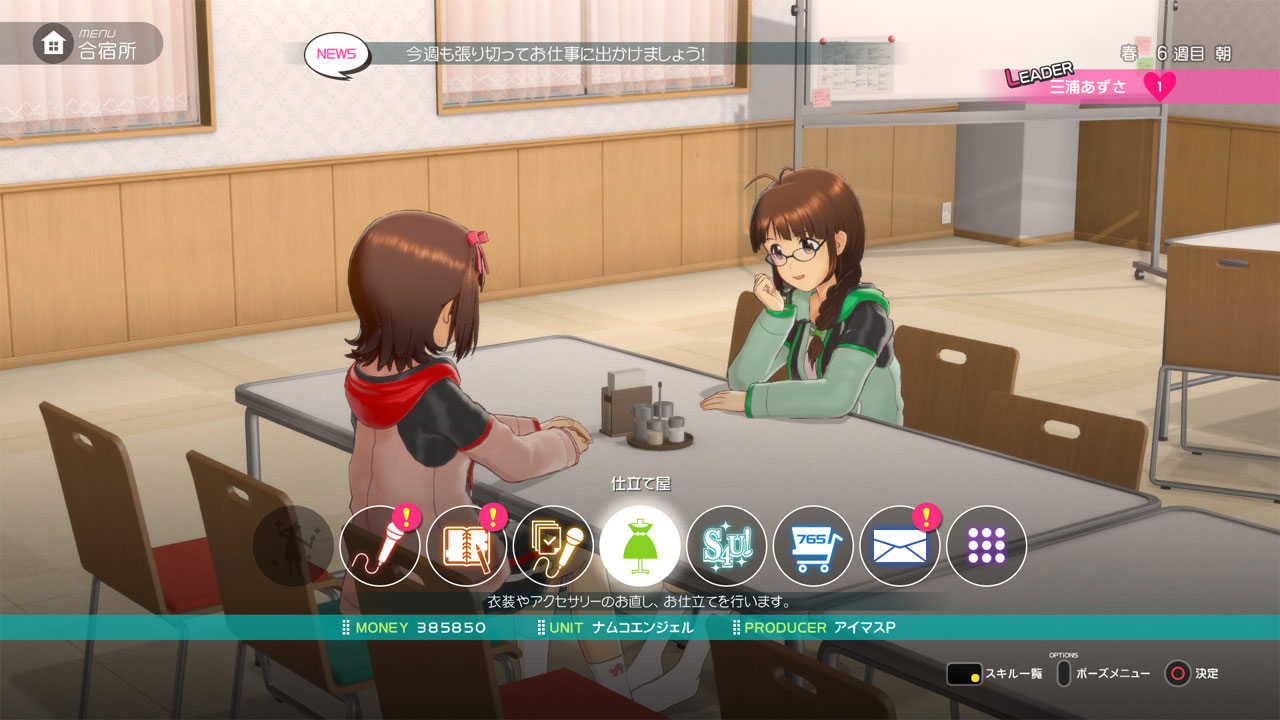
Task: Check the mail envelope icon
Action: tap(900, 546)
